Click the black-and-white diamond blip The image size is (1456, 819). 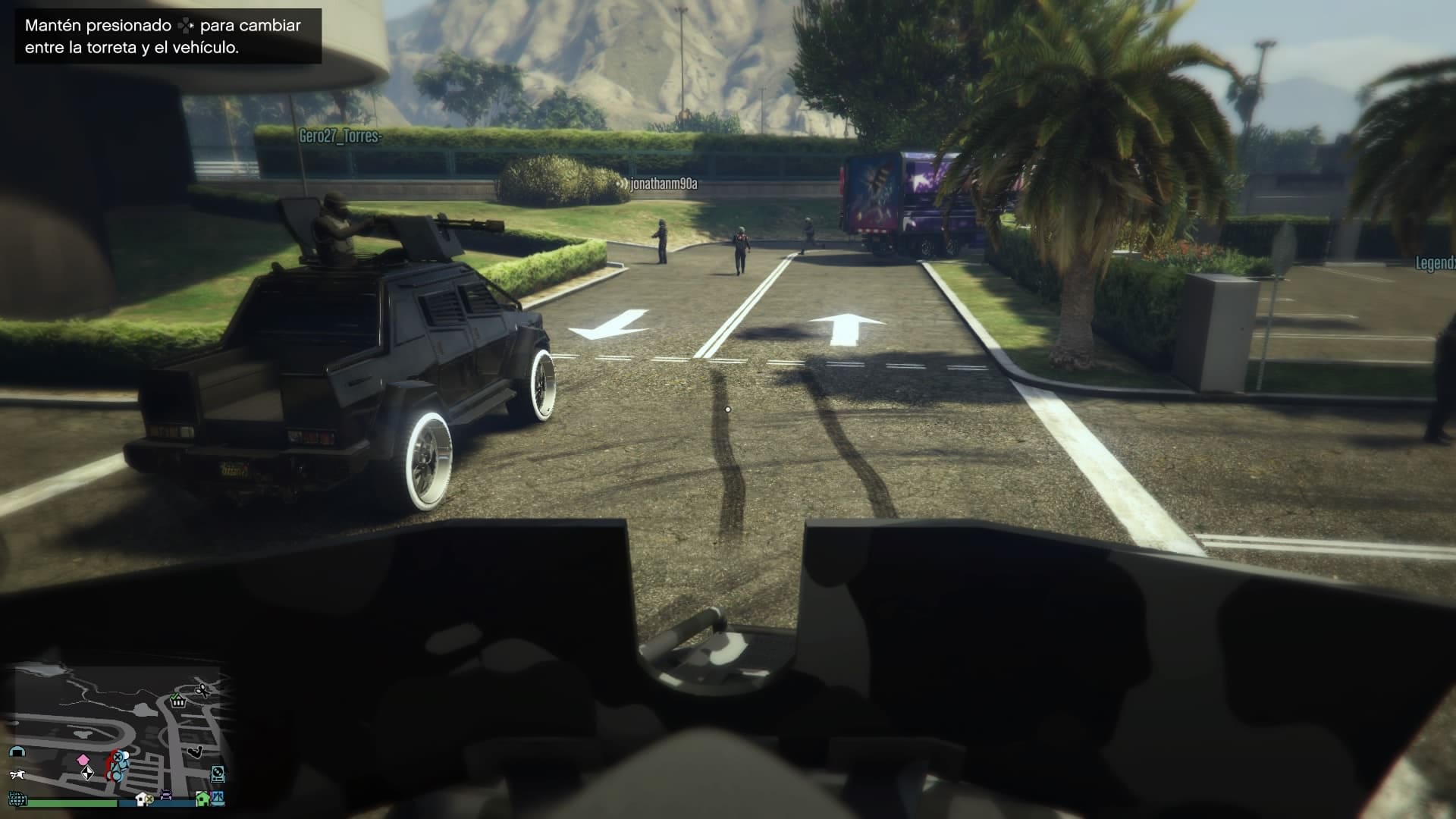point(88,773)
